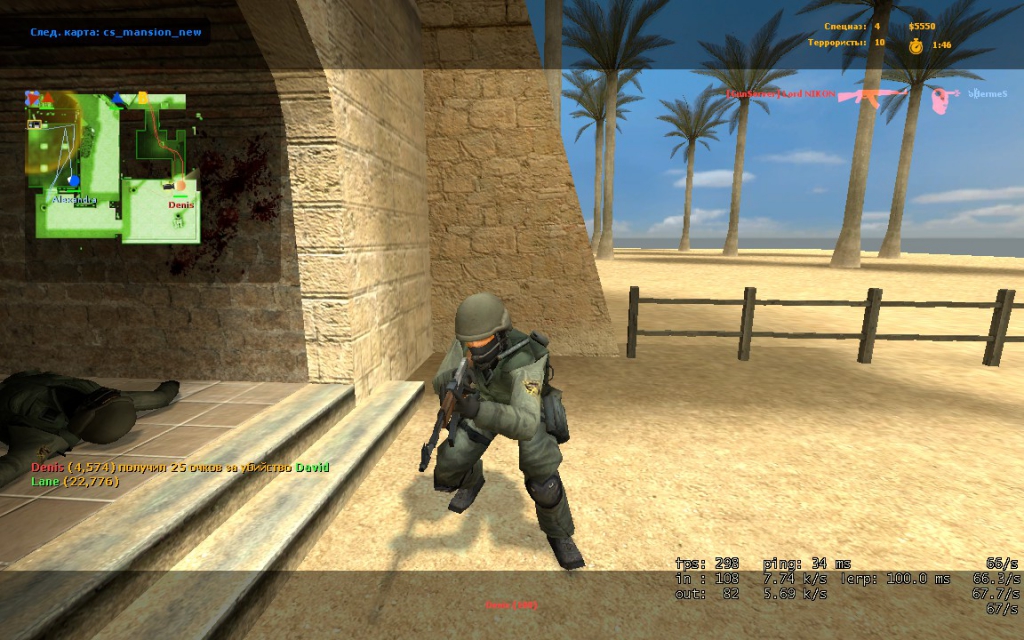1024x640 pixels.
Task: Click the Denis kill message in chat
Action: point(180,467)
